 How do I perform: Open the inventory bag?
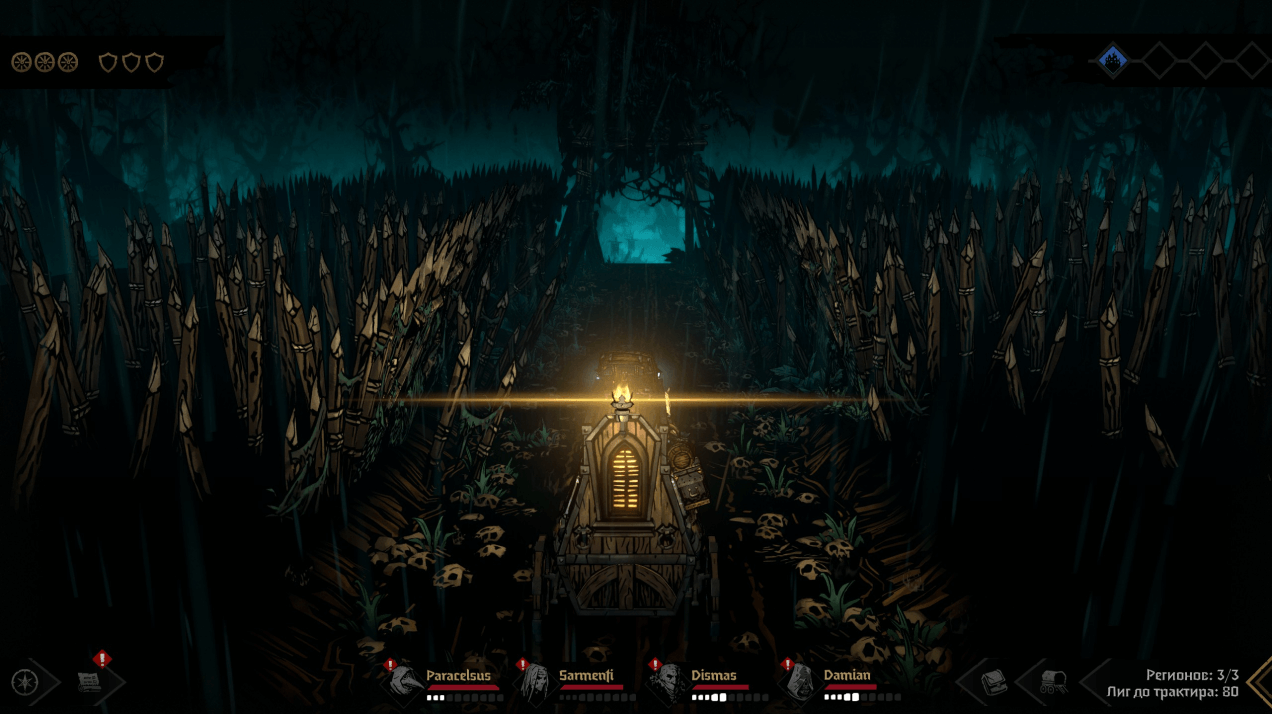click(x=992, y=682)
